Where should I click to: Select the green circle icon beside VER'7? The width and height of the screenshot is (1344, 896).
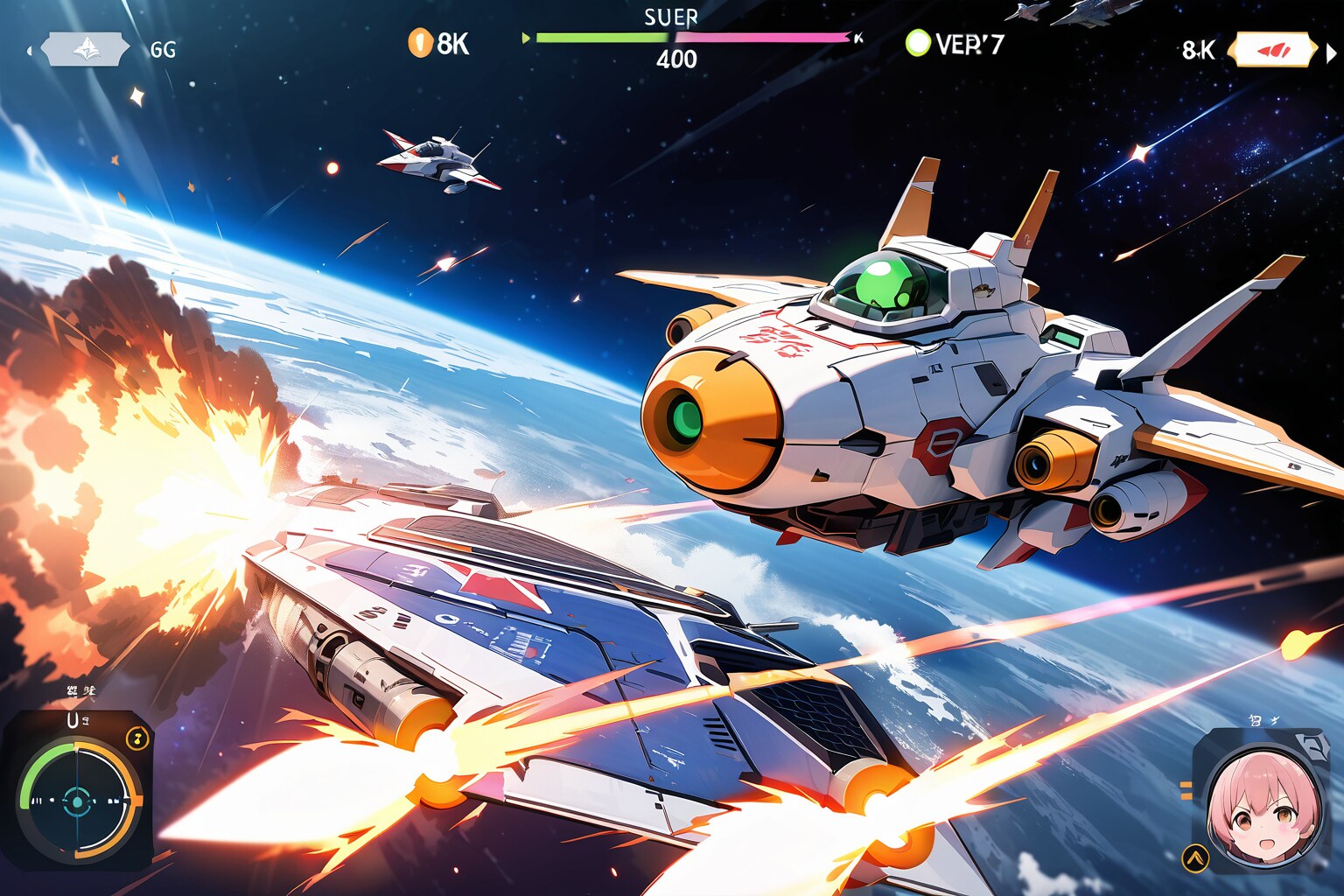pos(917,43)
